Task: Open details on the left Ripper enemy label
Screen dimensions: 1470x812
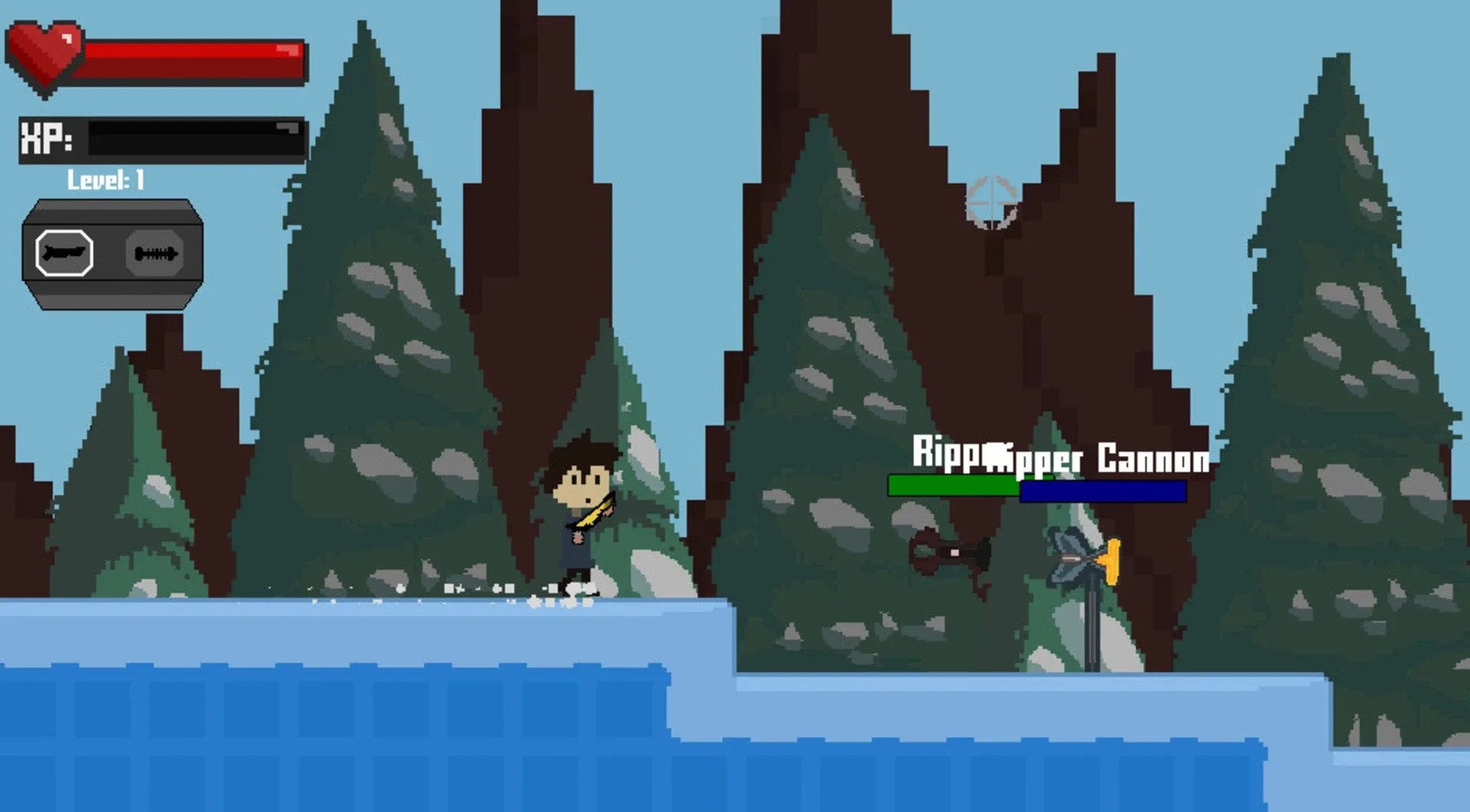Action: [x=949, y=458]
